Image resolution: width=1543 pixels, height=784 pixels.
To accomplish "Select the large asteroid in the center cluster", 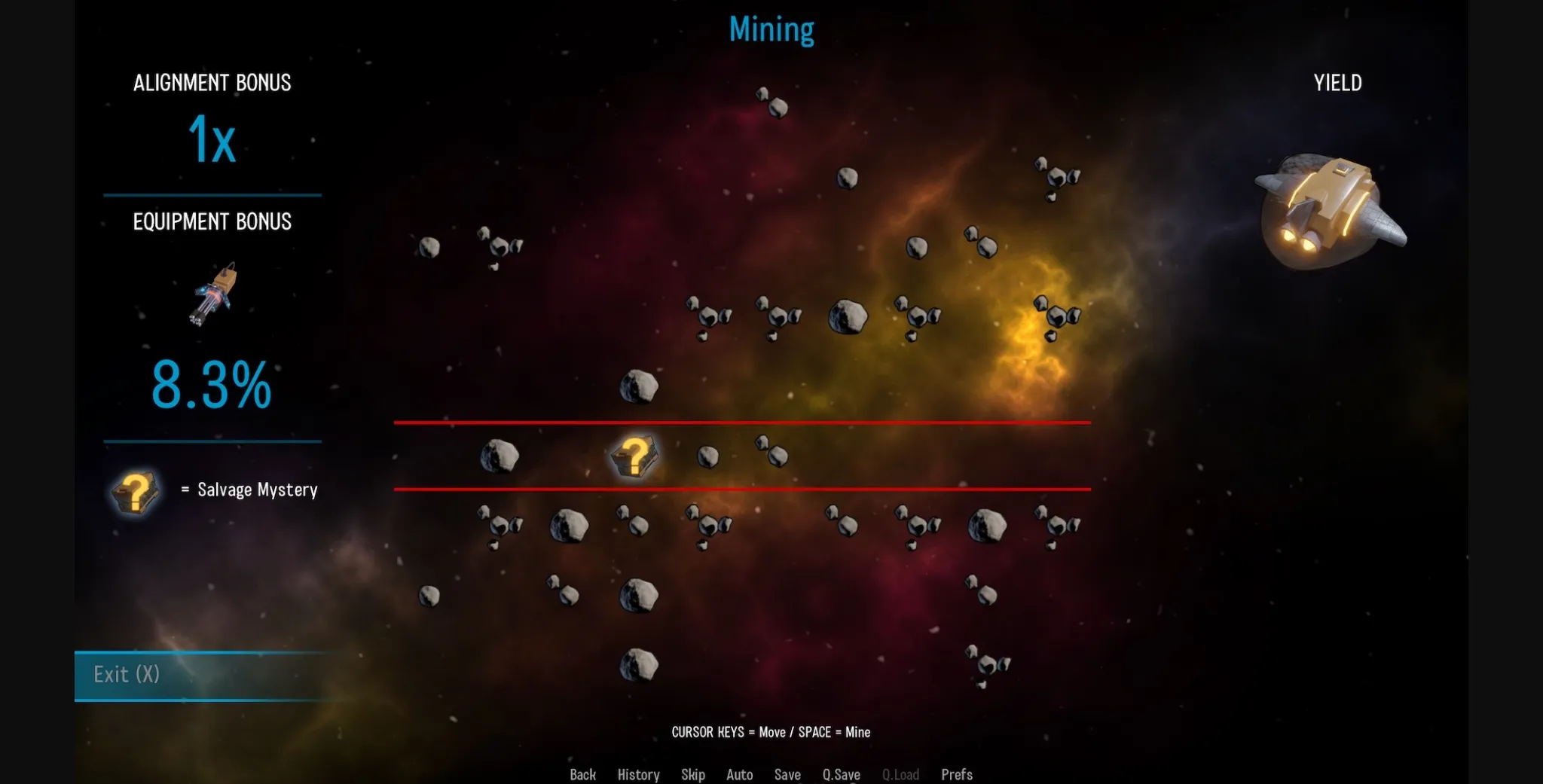I will (848, 316).
